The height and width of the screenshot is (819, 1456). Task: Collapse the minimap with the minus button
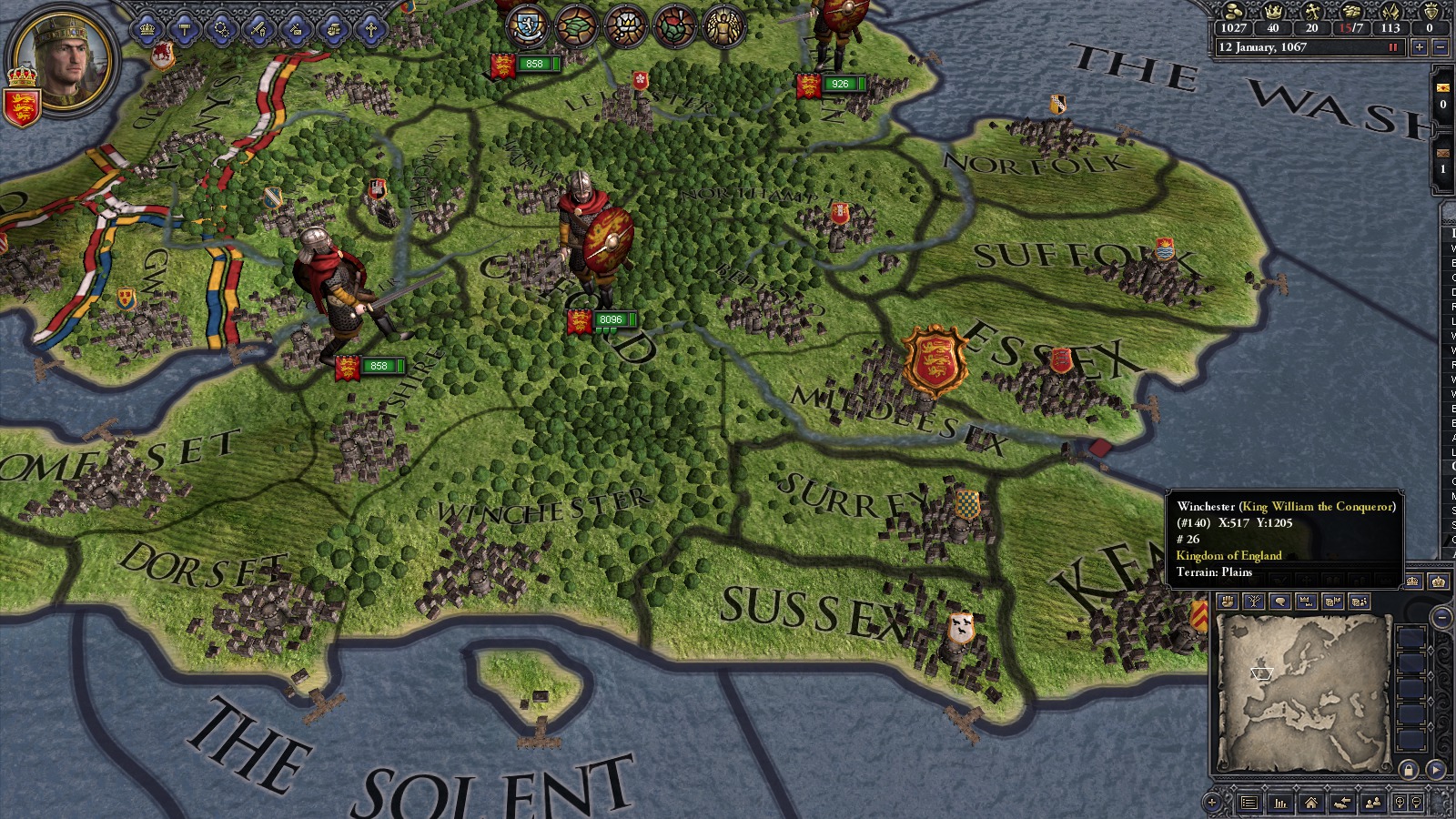1441,616
